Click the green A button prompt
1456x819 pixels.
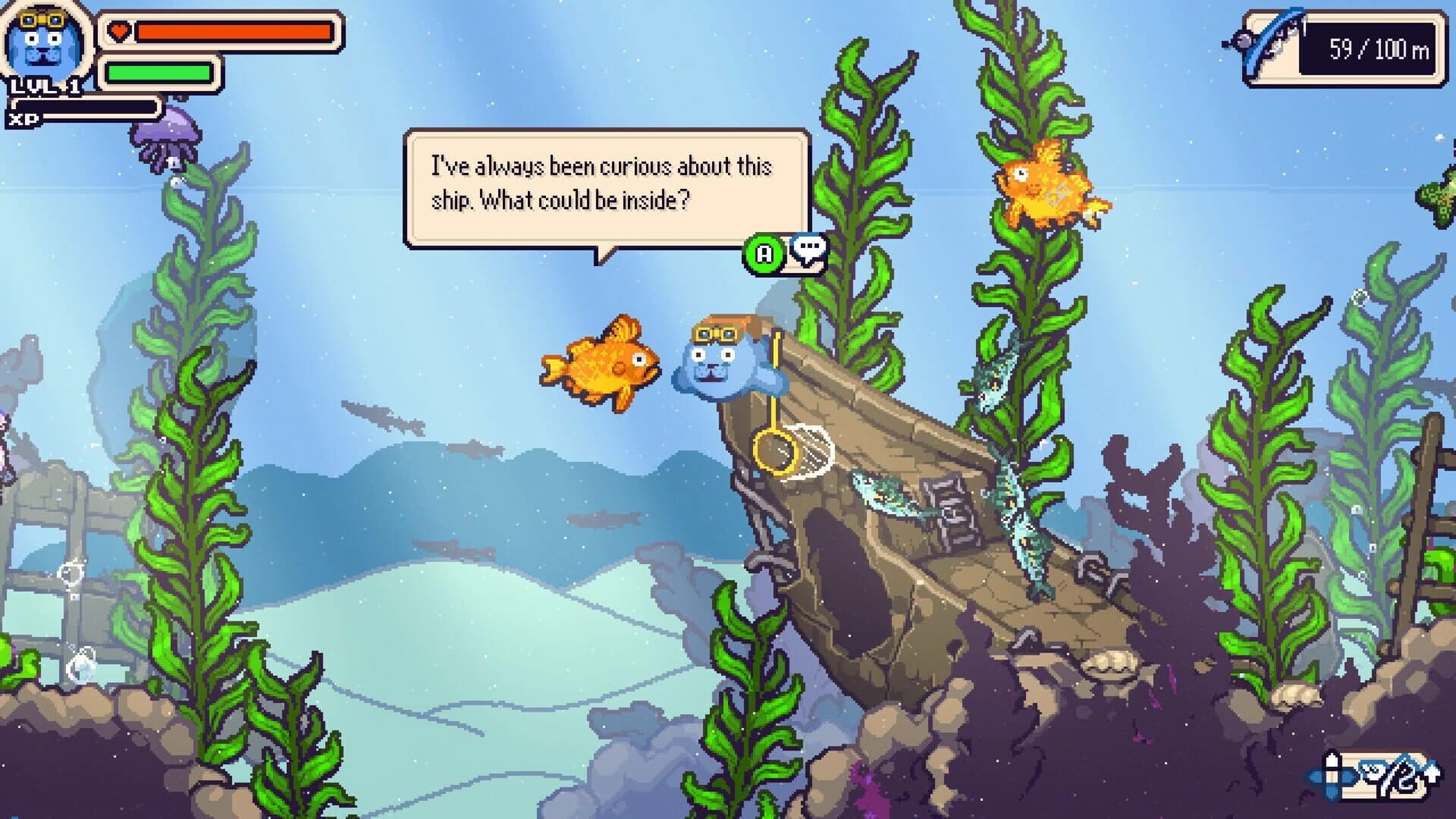point(764,252)
